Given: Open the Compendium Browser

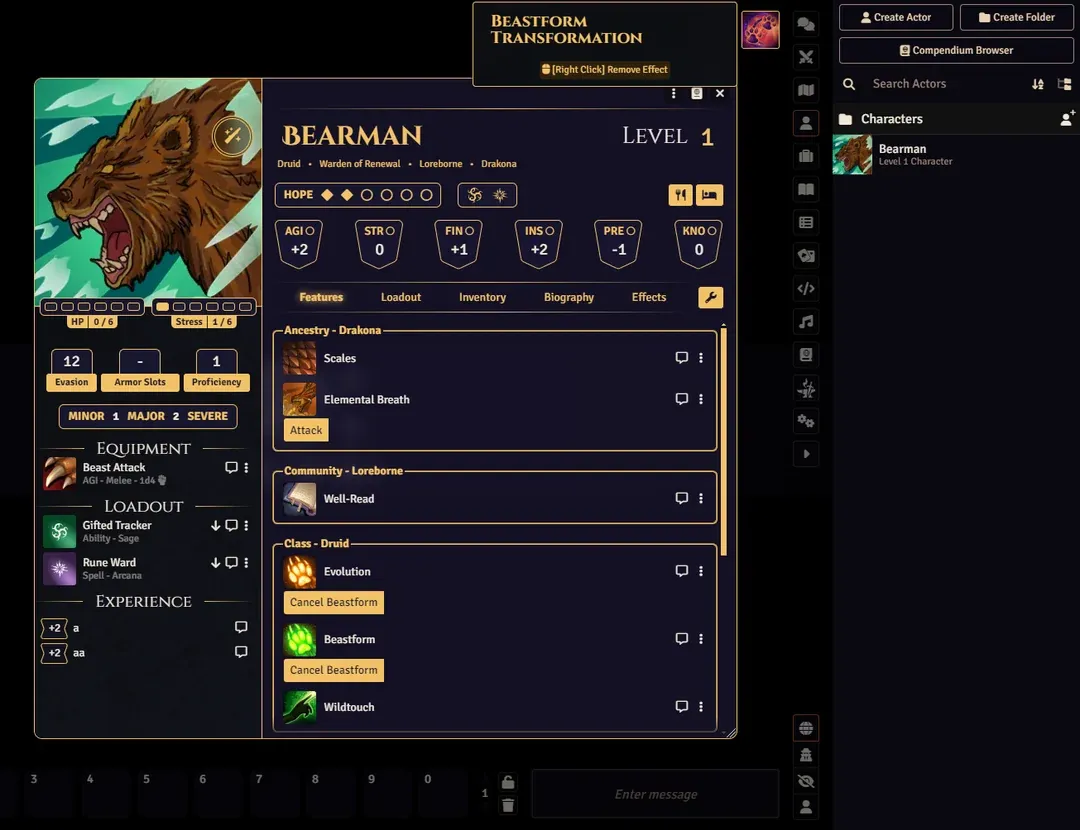Looking at the screenshot, I should point(956,50).
